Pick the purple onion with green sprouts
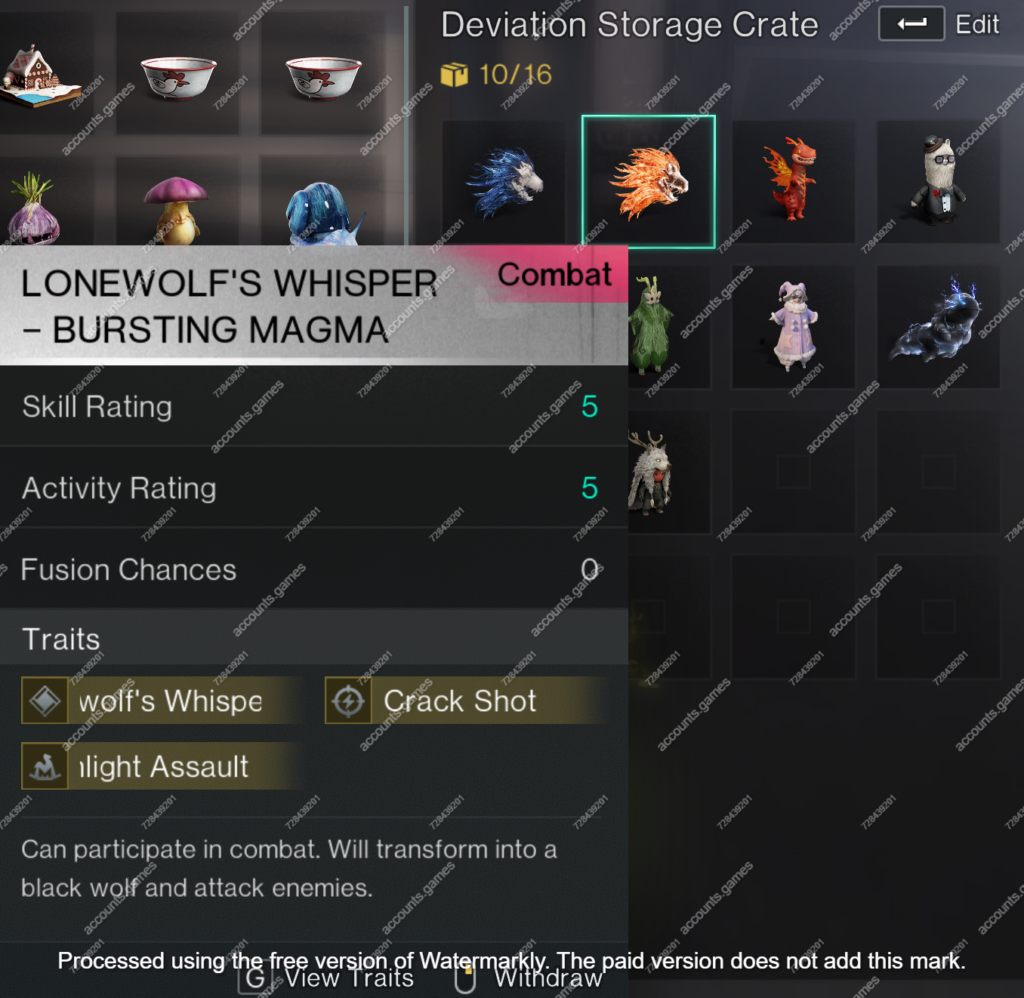 [34, 210]
